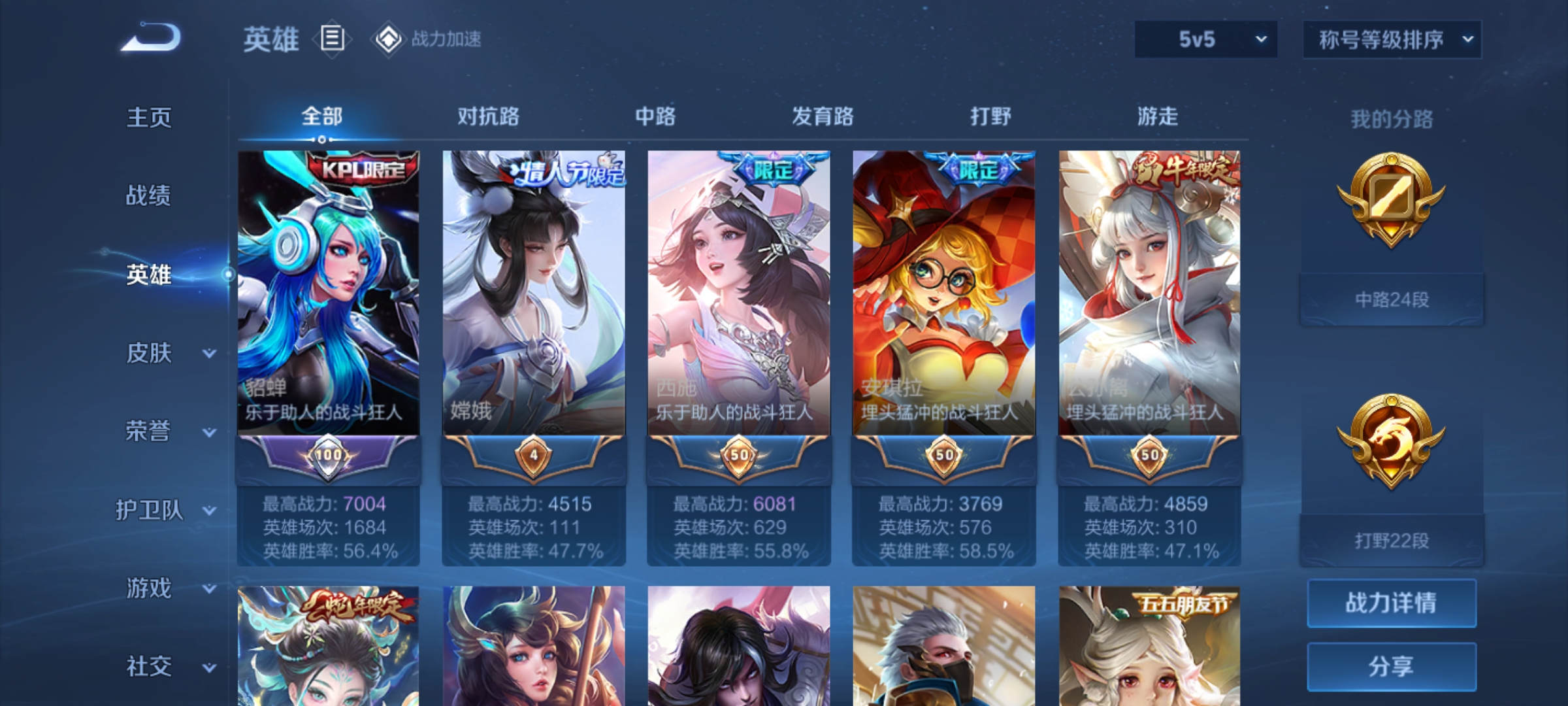Open the 5v5 mode dropdown
This screenshot has width=1568, height=706.
click(x=1205, y=39)
